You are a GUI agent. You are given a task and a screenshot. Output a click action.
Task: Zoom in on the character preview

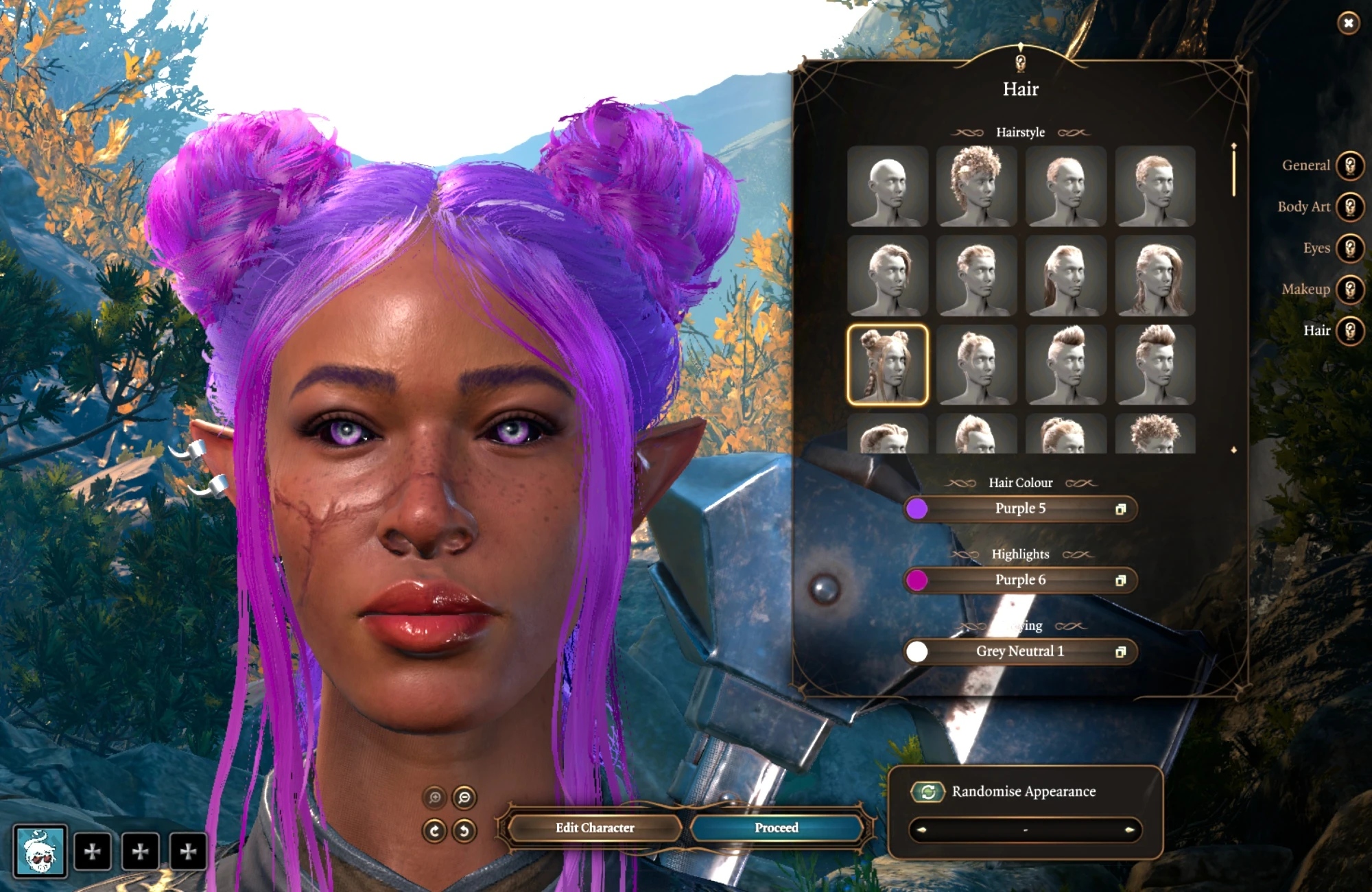pos(434,797)
